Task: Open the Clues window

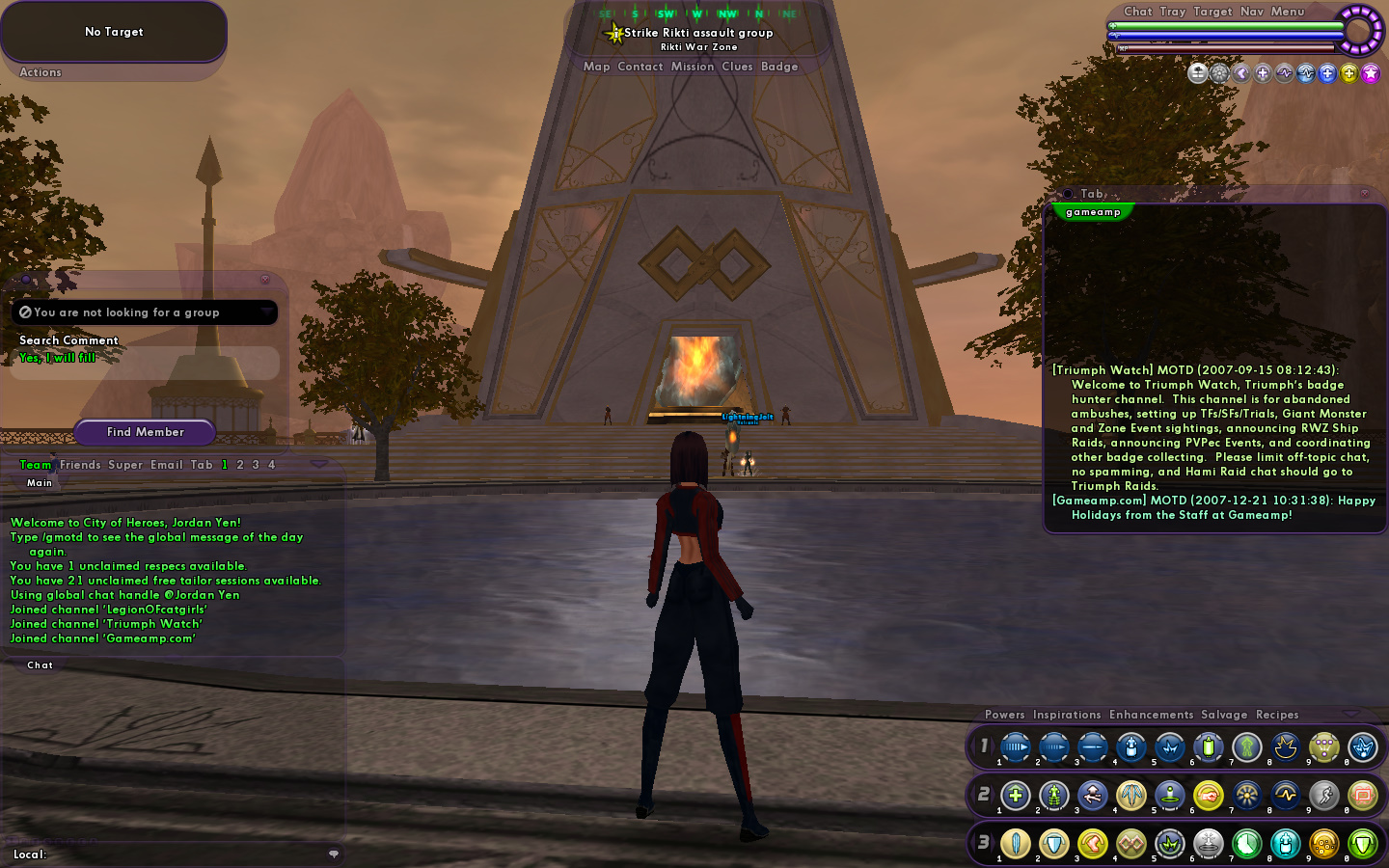Action: coord(737,67)
